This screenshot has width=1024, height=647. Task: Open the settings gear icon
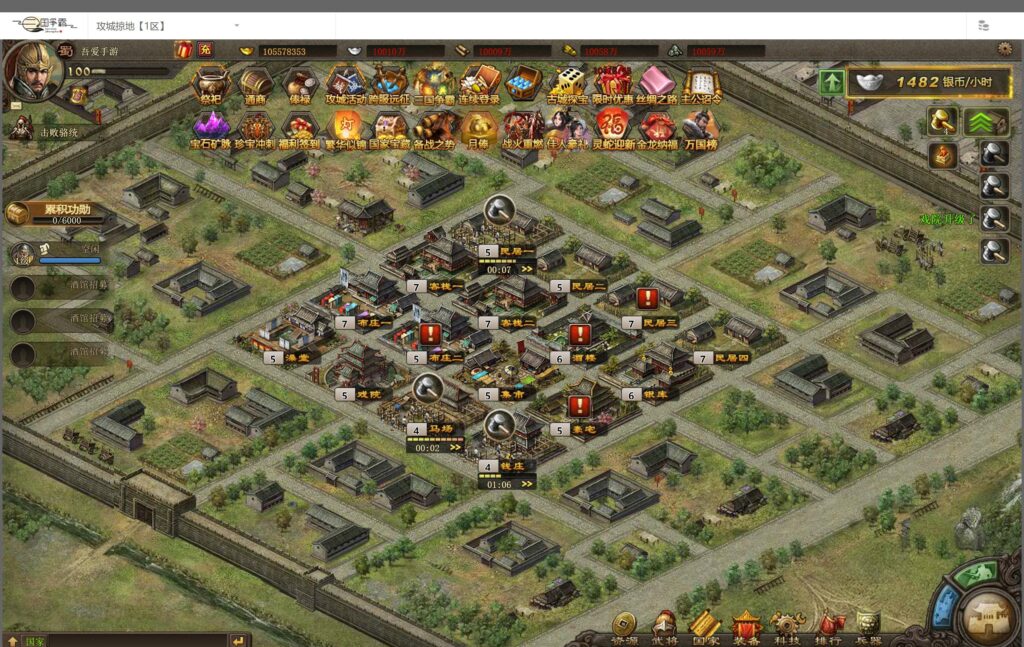1004,48
